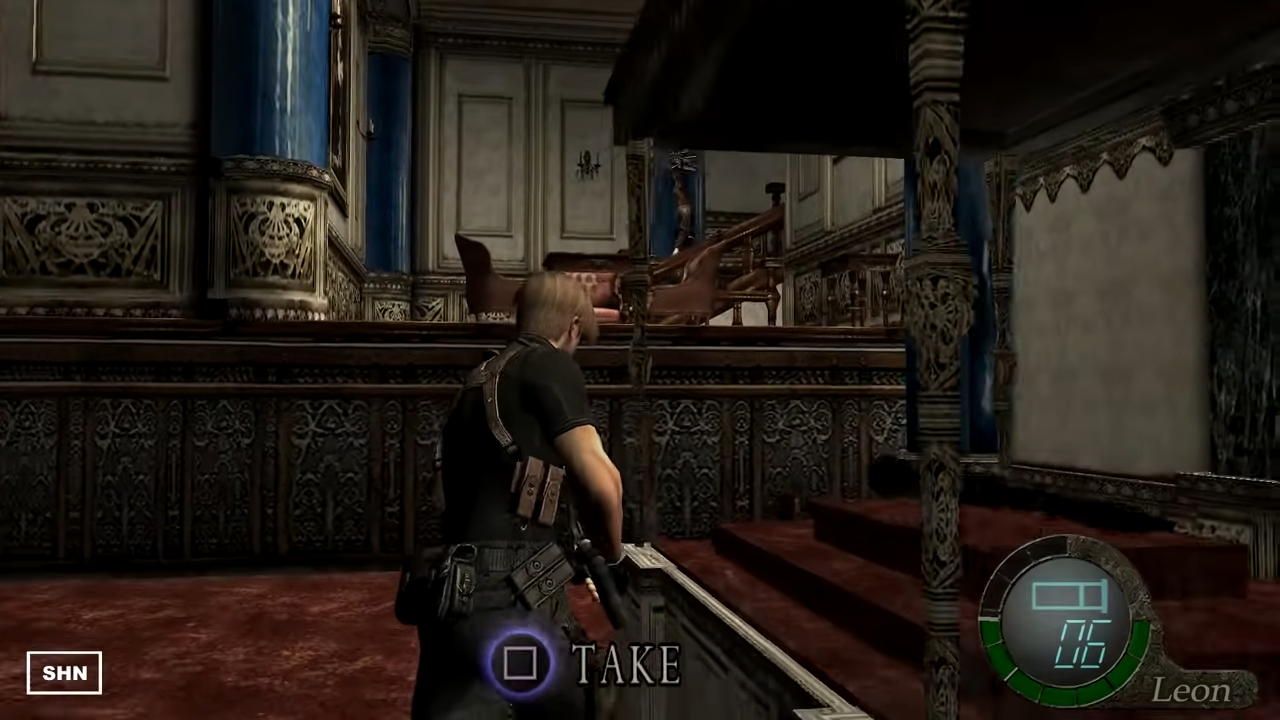Toggle the SHN watermark overlay

tap(64, 672)
